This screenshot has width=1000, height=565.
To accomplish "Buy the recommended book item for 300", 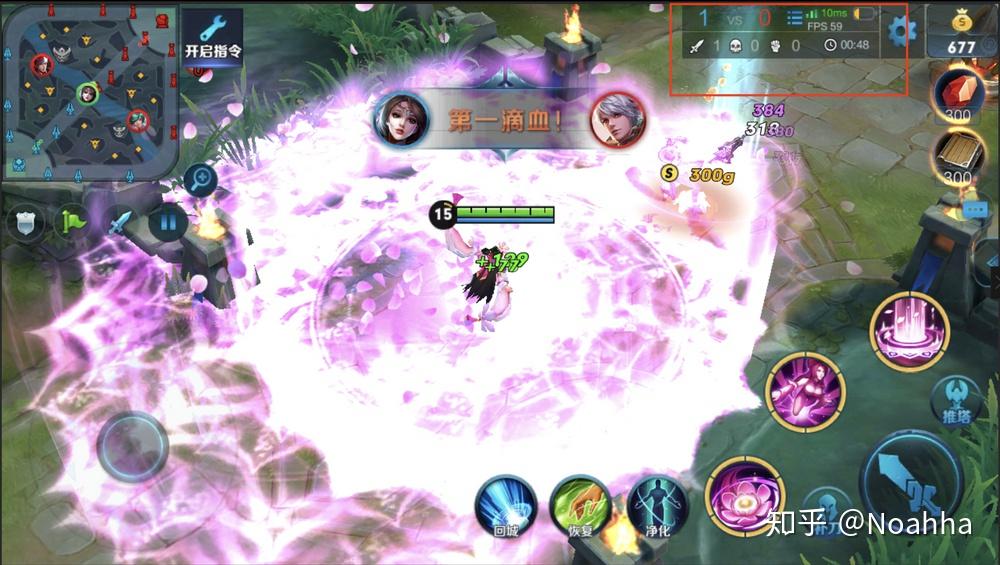I will coord(958,157).
